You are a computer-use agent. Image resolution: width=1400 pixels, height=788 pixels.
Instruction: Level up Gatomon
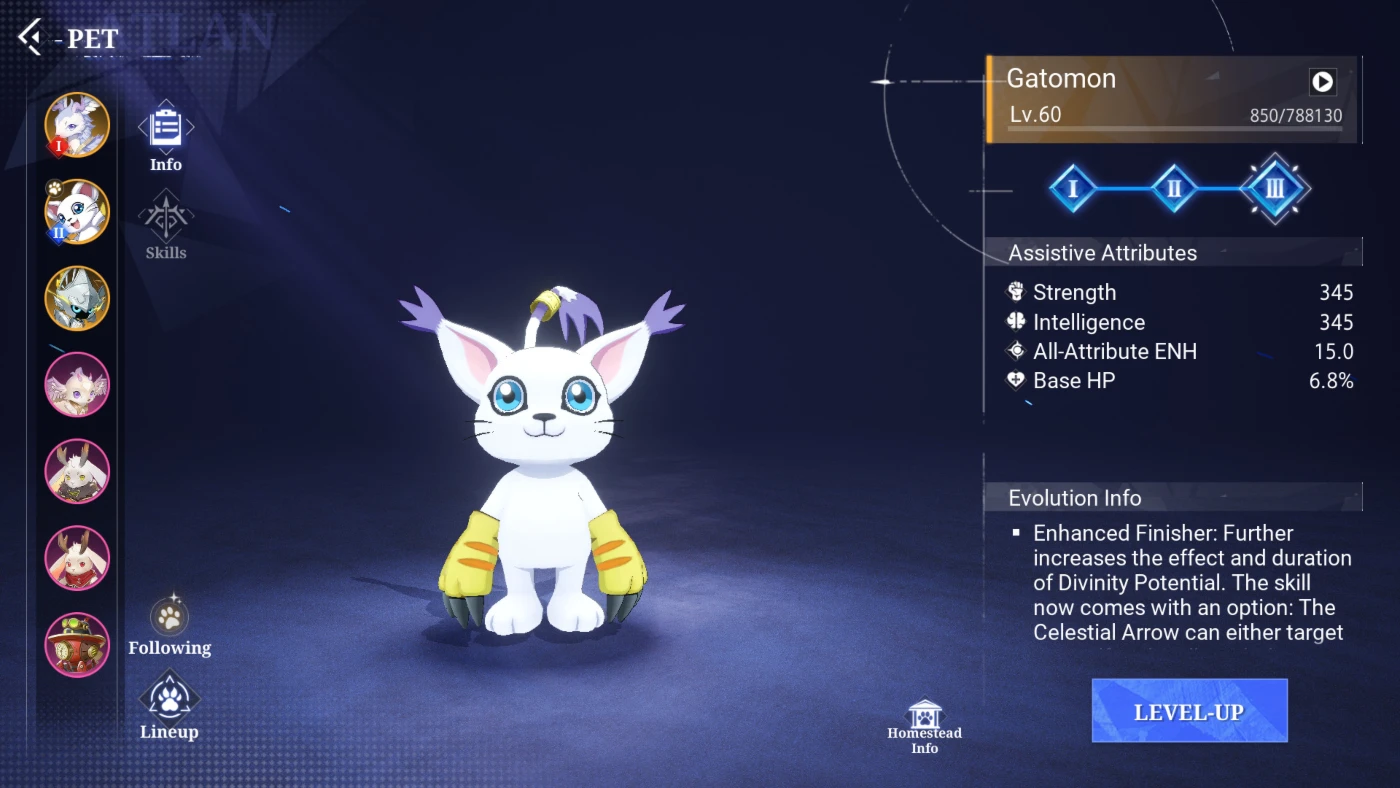coord(1189,711)
